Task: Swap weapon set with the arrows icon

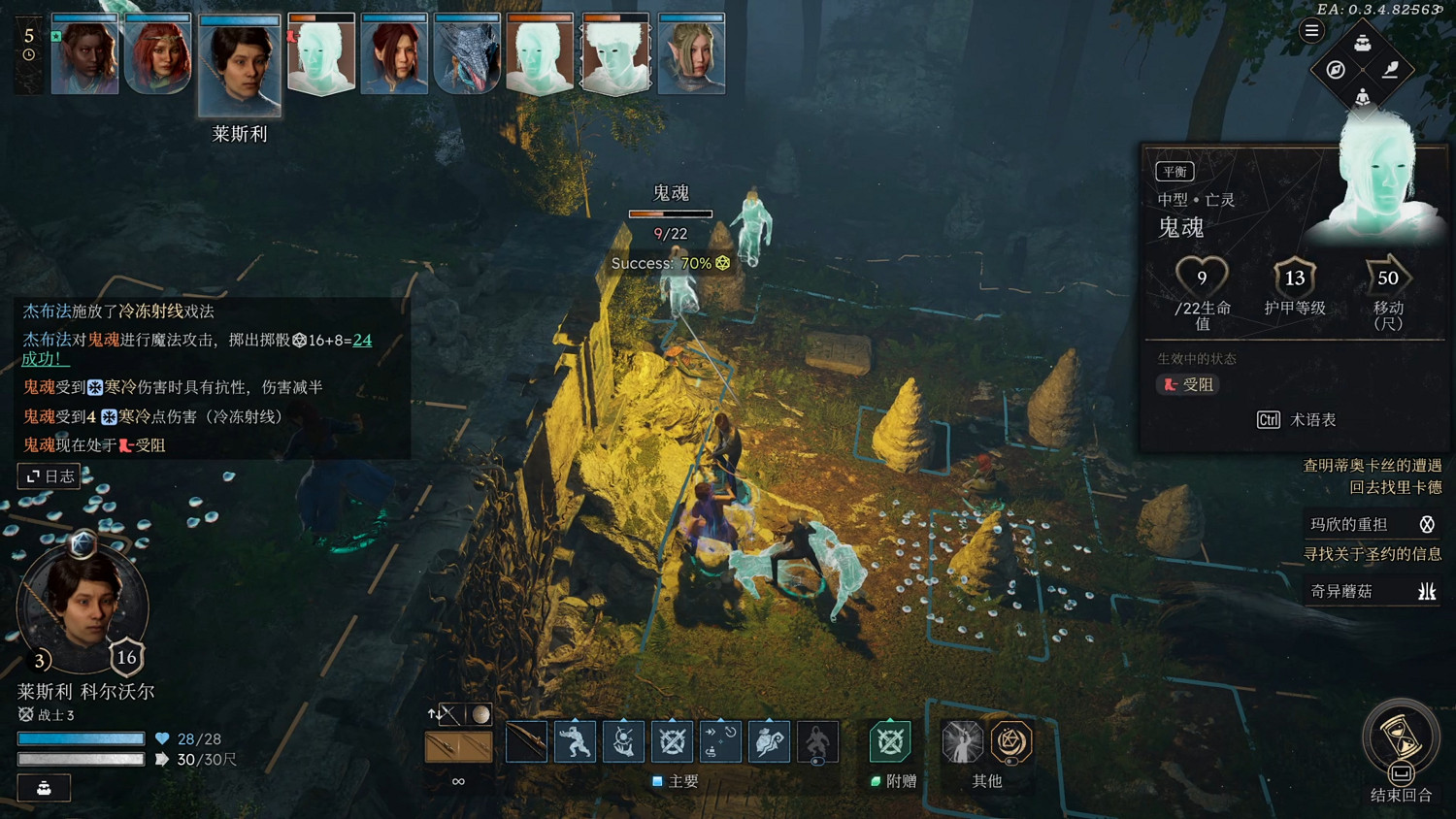Action: click(x=434, y=714)
